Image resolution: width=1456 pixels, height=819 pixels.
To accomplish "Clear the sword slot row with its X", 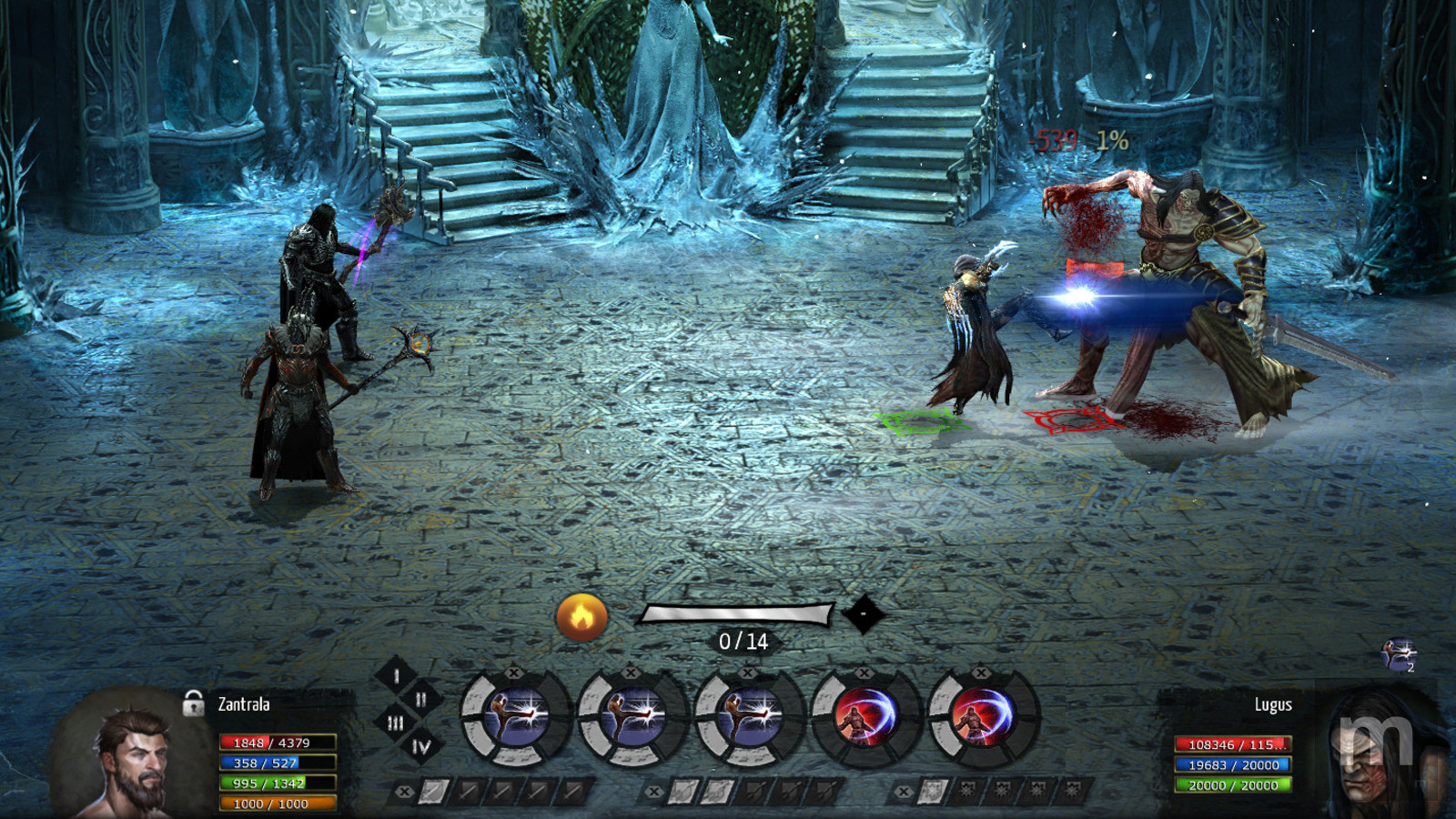I will [x=405, y=792].
